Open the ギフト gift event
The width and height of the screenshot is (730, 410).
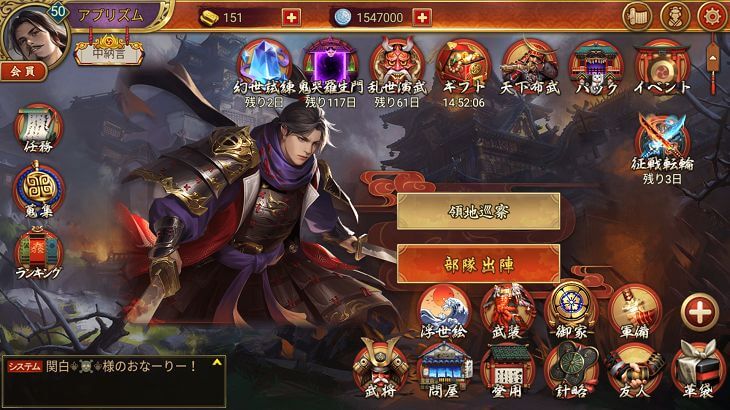pos(460,67)
